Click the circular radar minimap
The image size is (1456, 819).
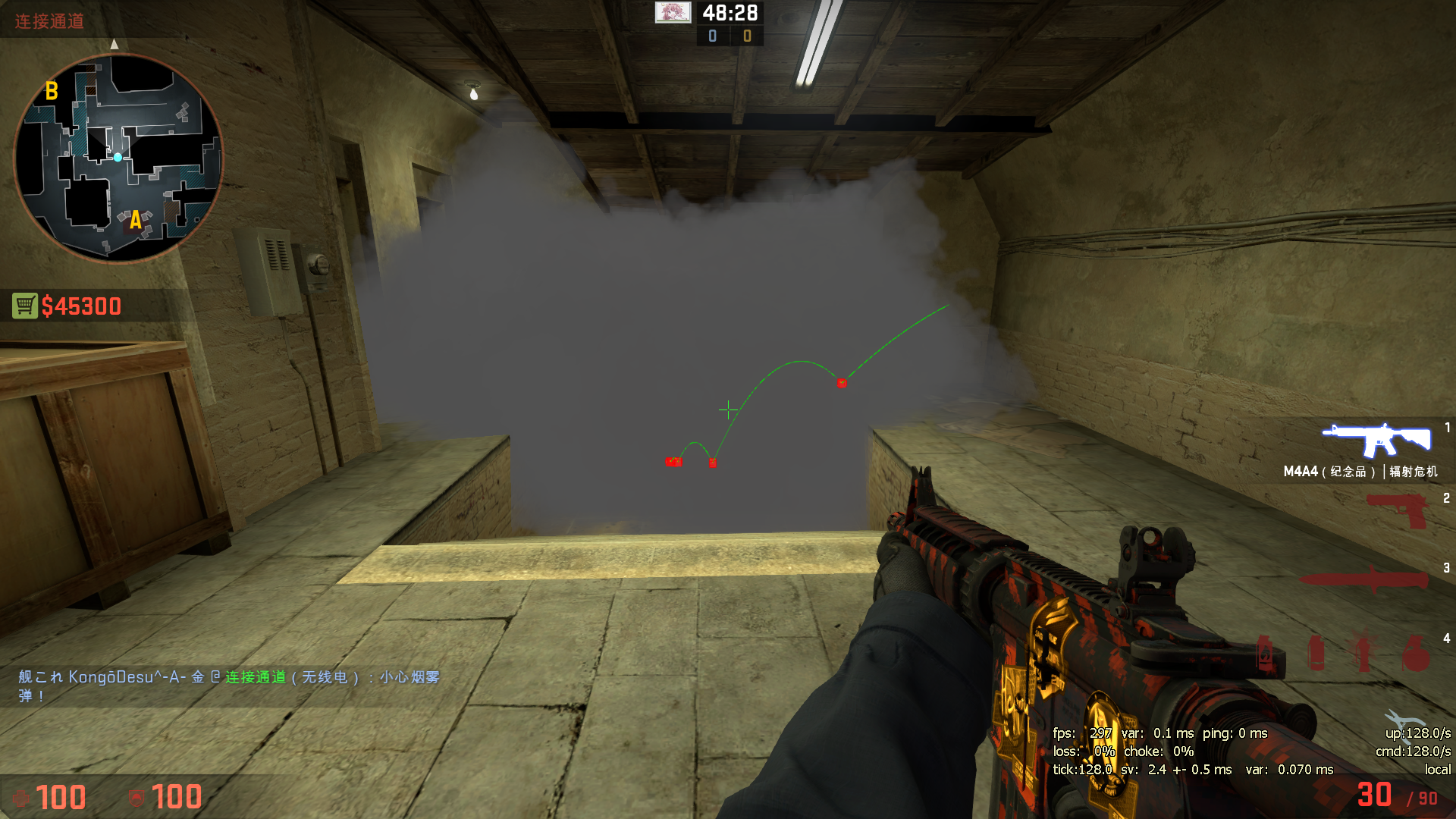click(x=119, y=158)
